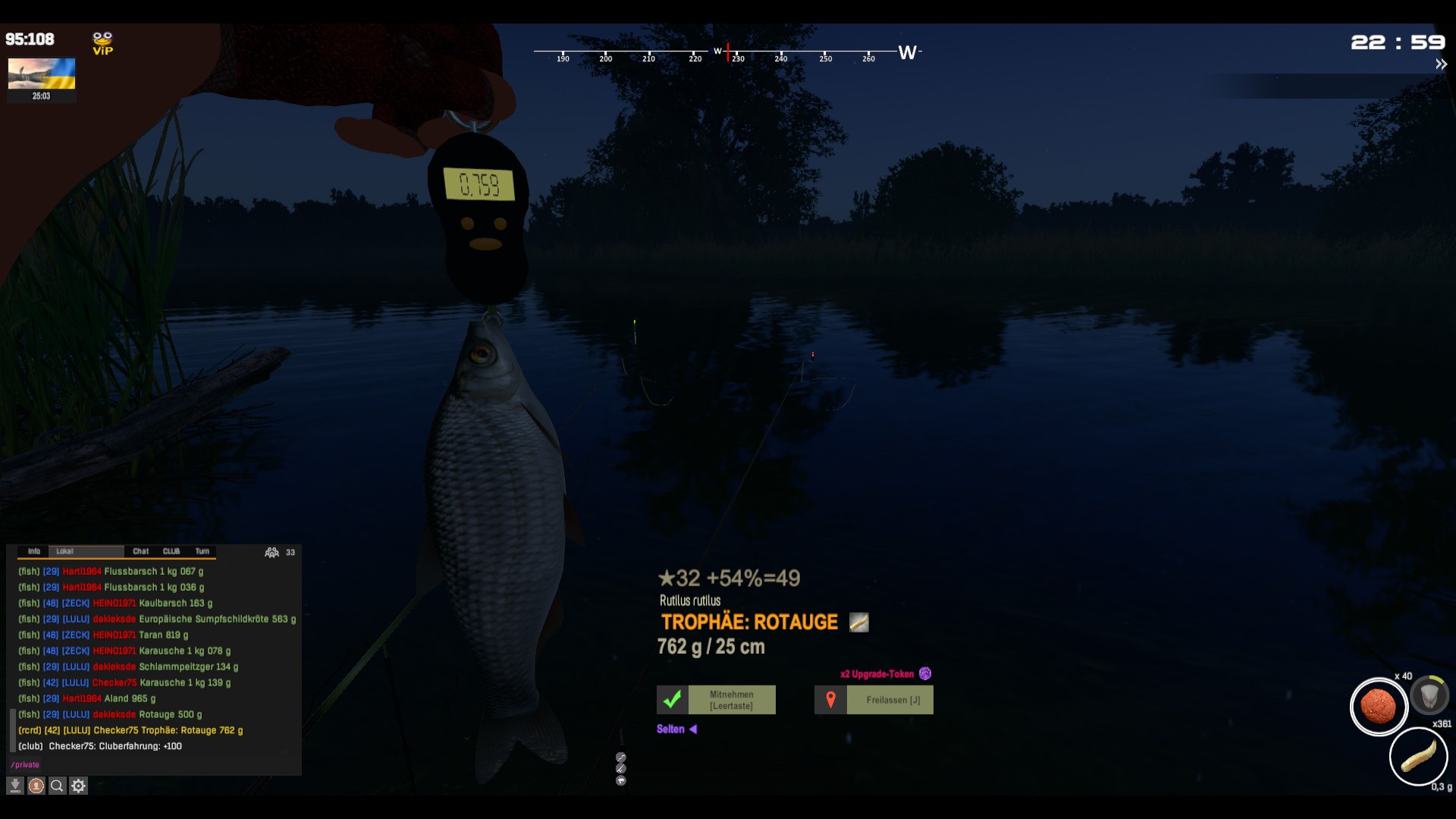Image resolution: width=1456 pixels, height=819 pixels.
Task: Click the Ukraine flag thumbnail
Action: (42, 74)
